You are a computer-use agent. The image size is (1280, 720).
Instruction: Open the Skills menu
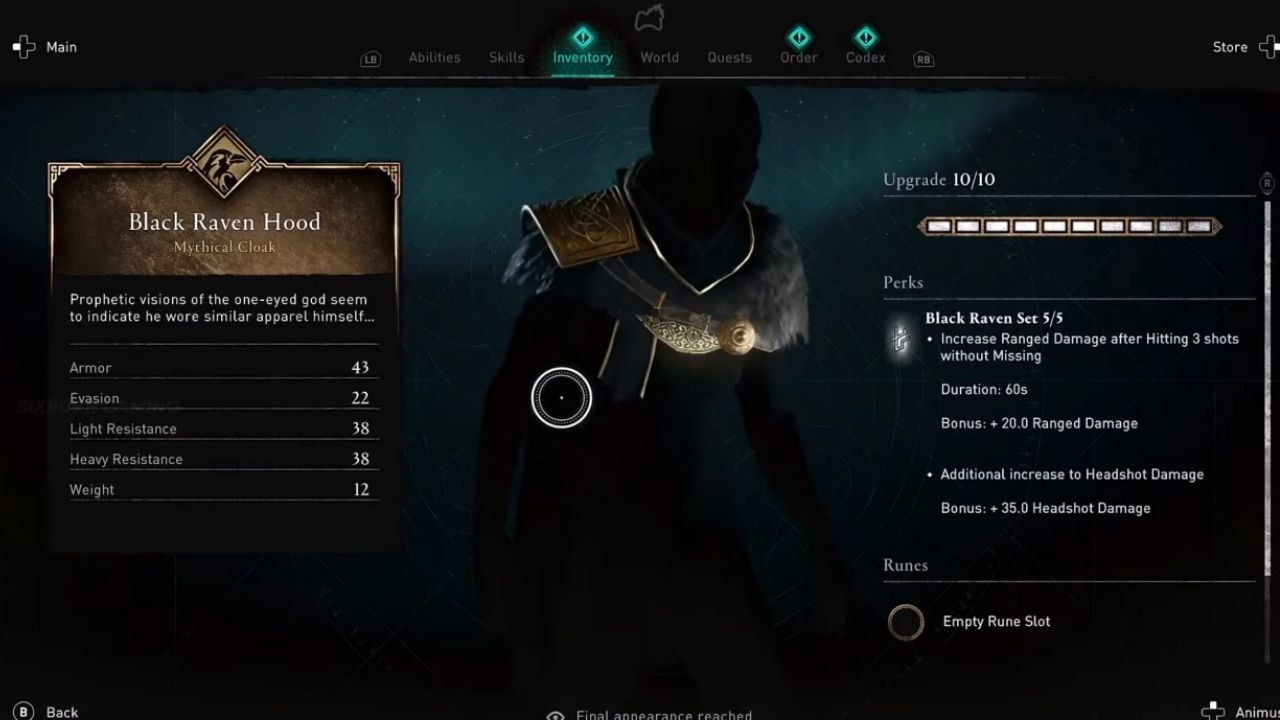click(506, 57)
